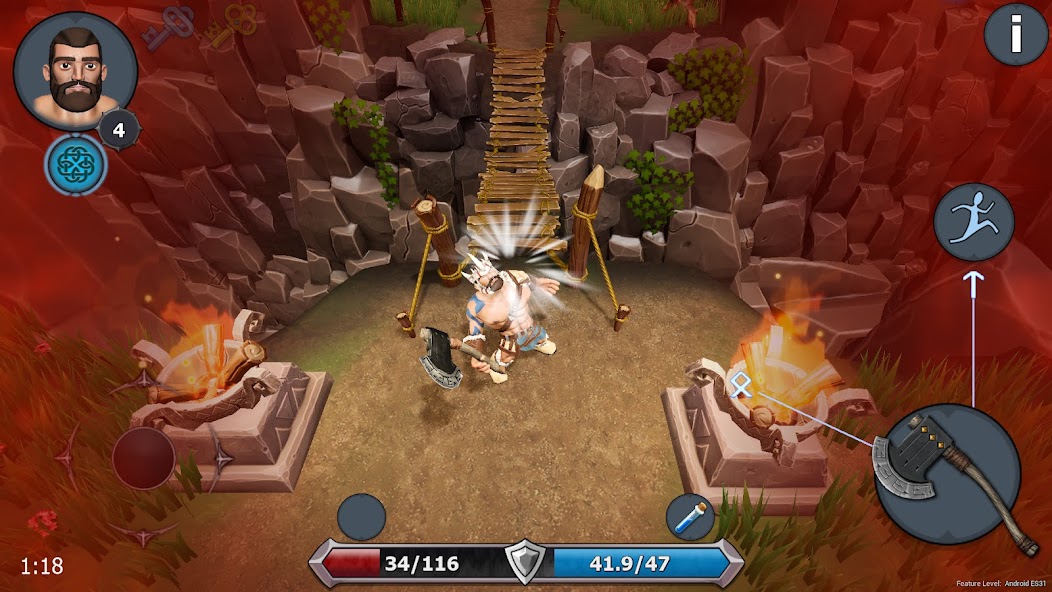1052x592 pixels.
Task: Use the blue potion vial
Action: (x=691, y=518)
